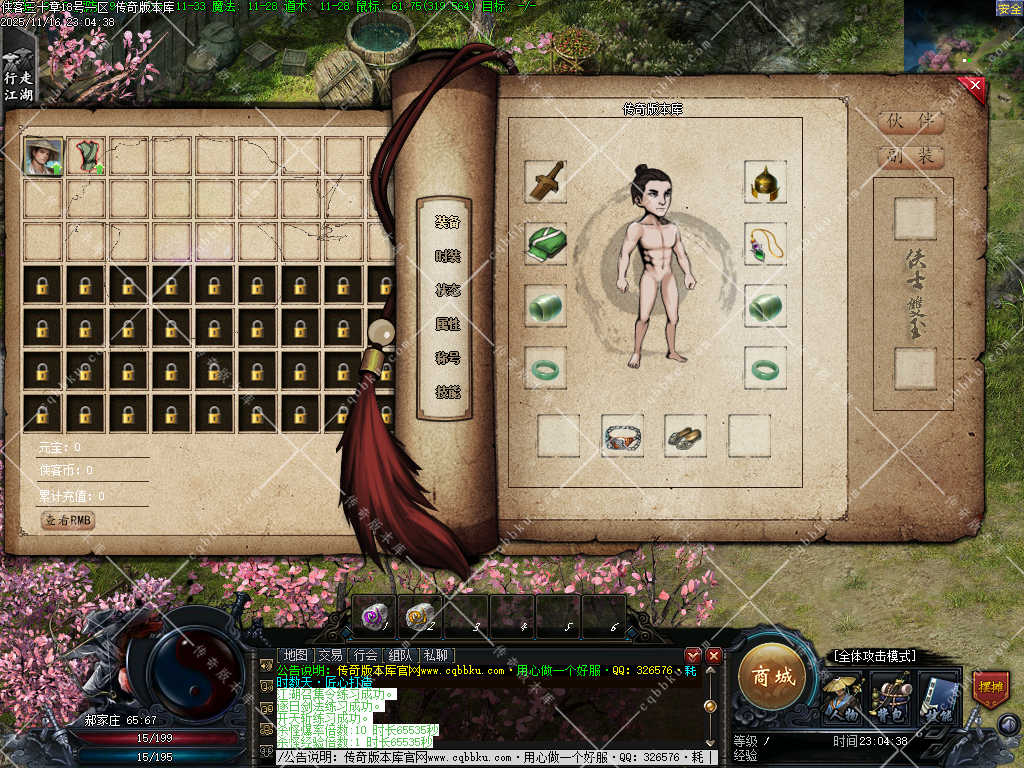The height and width of the screenshot is (768, 1024).
Task: Select the straw-hat portrait item in bag
Action: coord(42,156)
